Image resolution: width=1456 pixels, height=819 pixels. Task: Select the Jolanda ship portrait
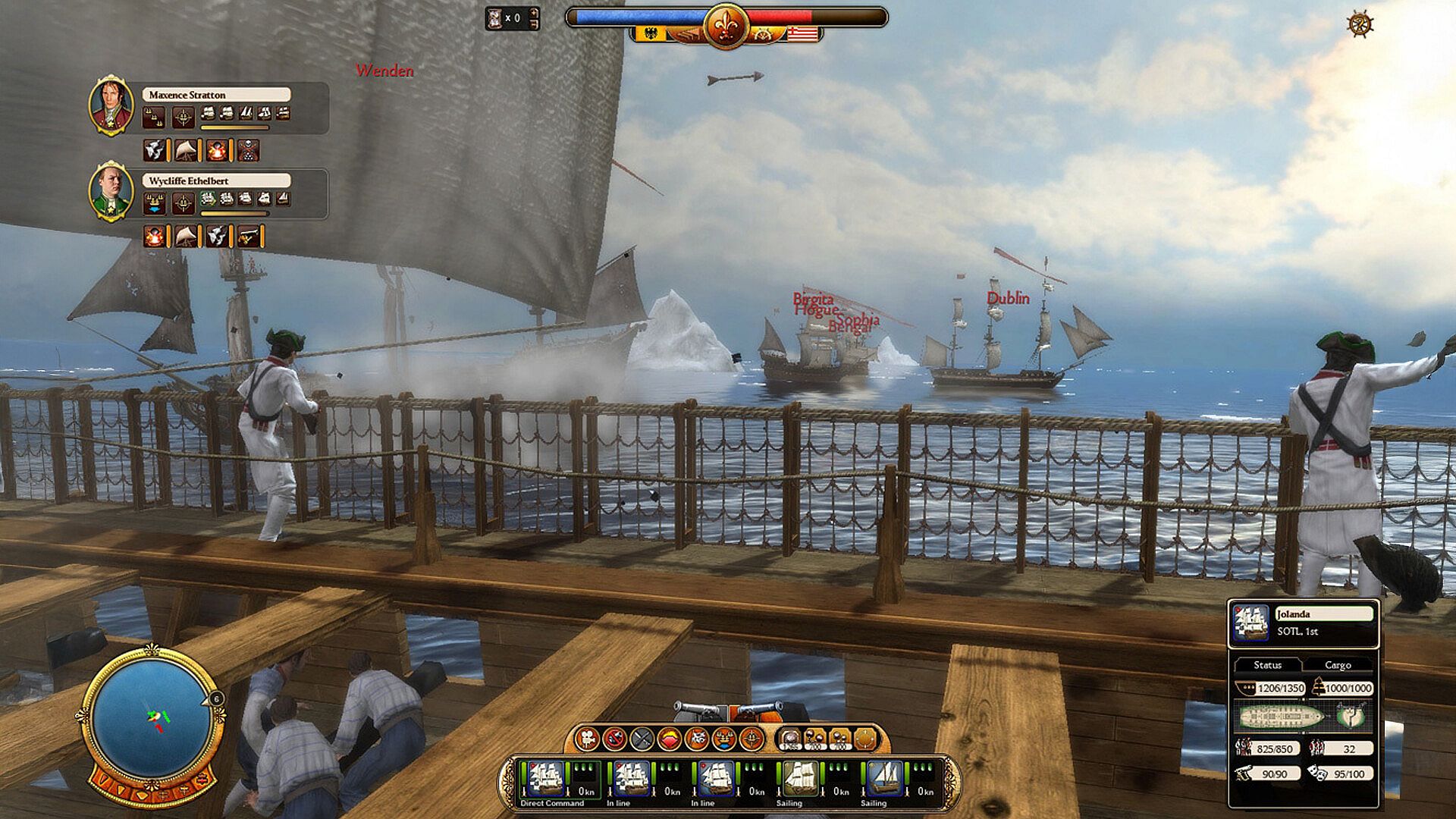1250,623
